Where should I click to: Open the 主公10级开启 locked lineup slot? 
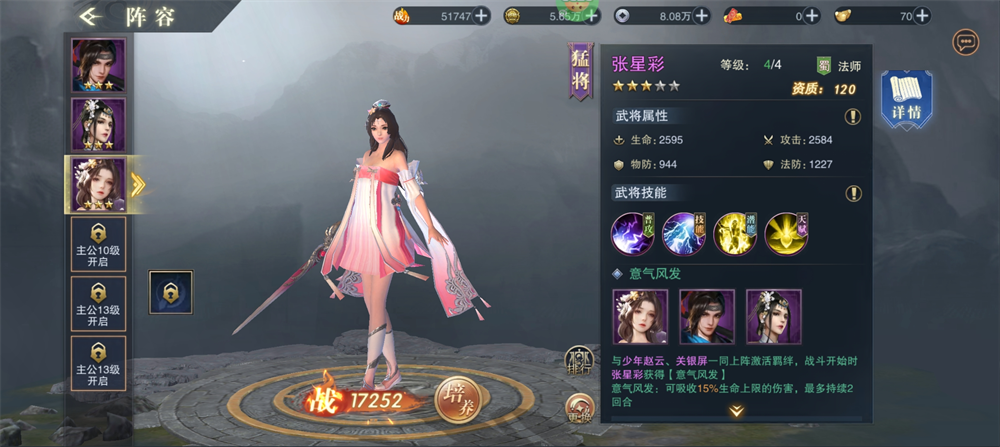(98, 243)
